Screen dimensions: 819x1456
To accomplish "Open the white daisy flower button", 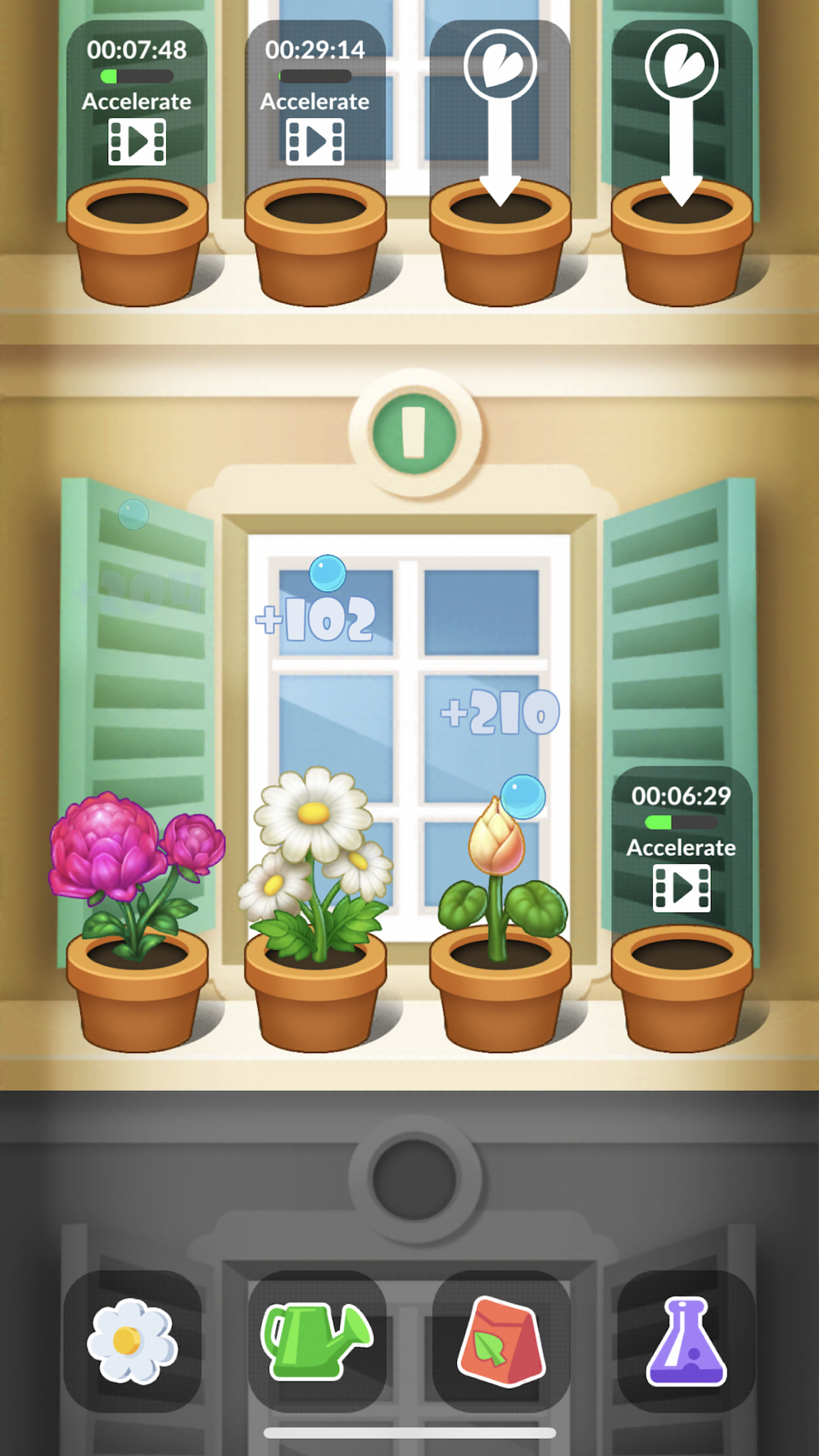I will click(132, 1341).
